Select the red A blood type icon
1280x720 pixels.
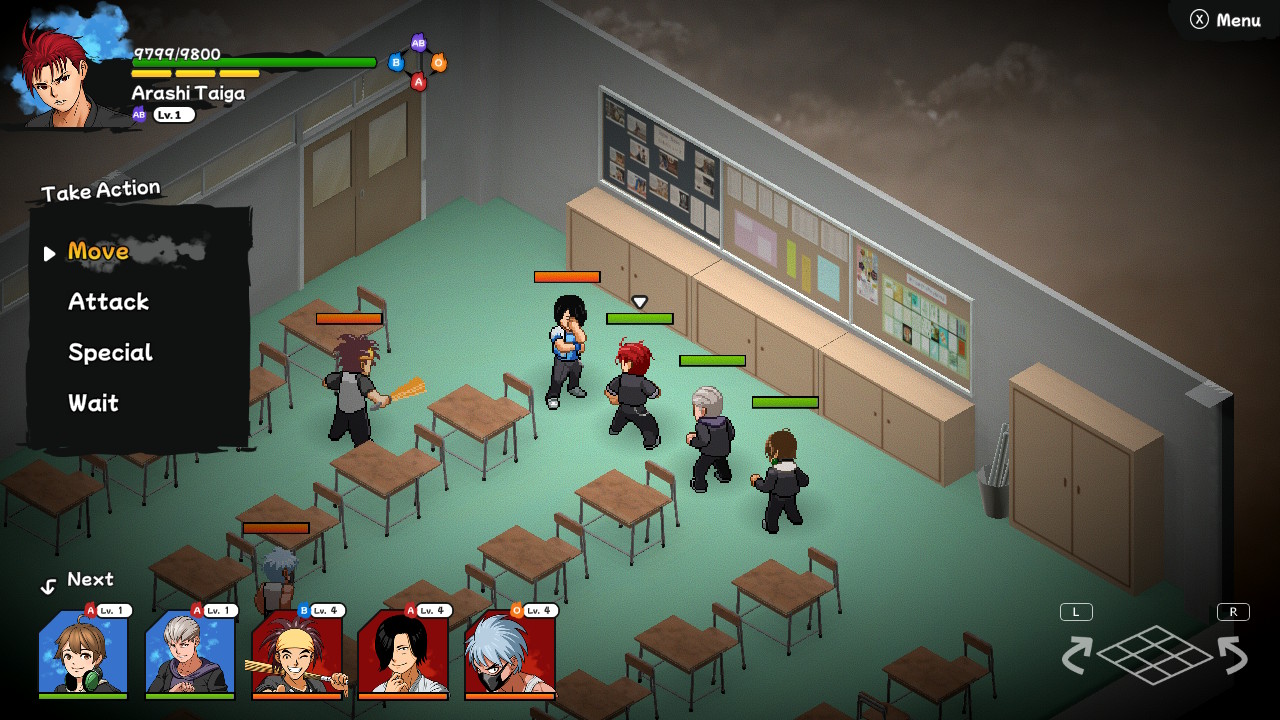(418, 81)
